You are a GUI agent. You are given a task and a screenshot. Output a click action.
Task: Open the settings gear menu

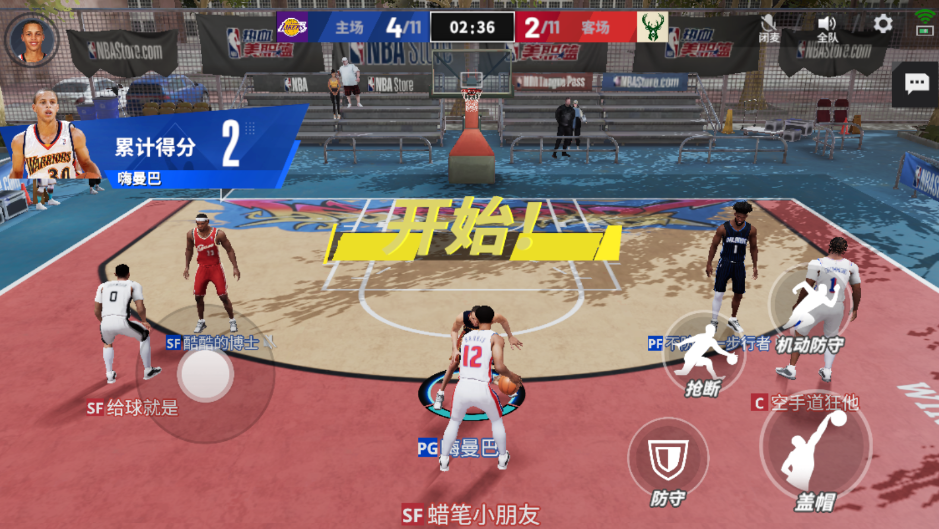tap(883, 24)
